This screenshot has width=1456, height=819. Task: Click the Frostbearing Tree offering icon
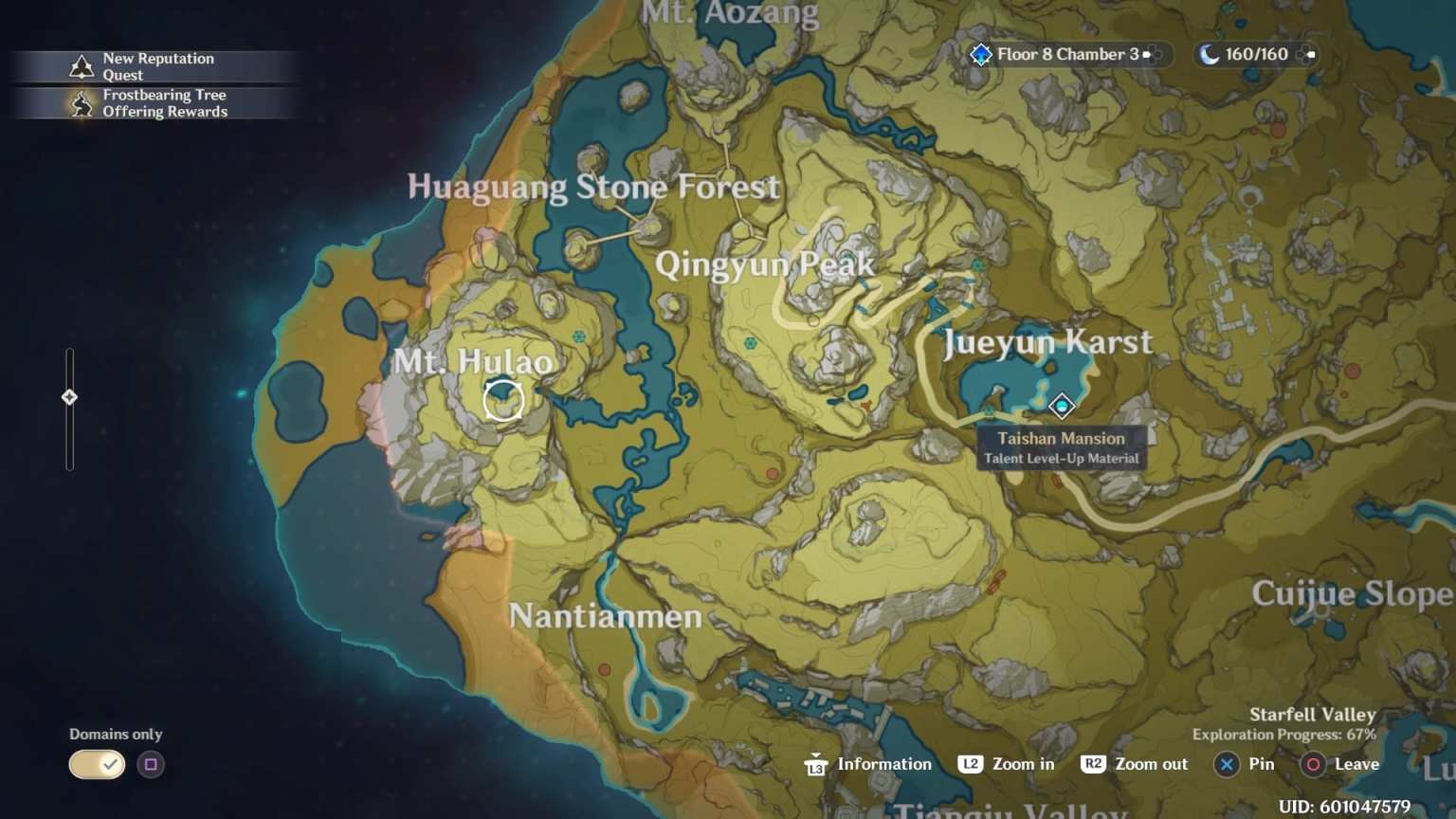[x=80, y=103]
